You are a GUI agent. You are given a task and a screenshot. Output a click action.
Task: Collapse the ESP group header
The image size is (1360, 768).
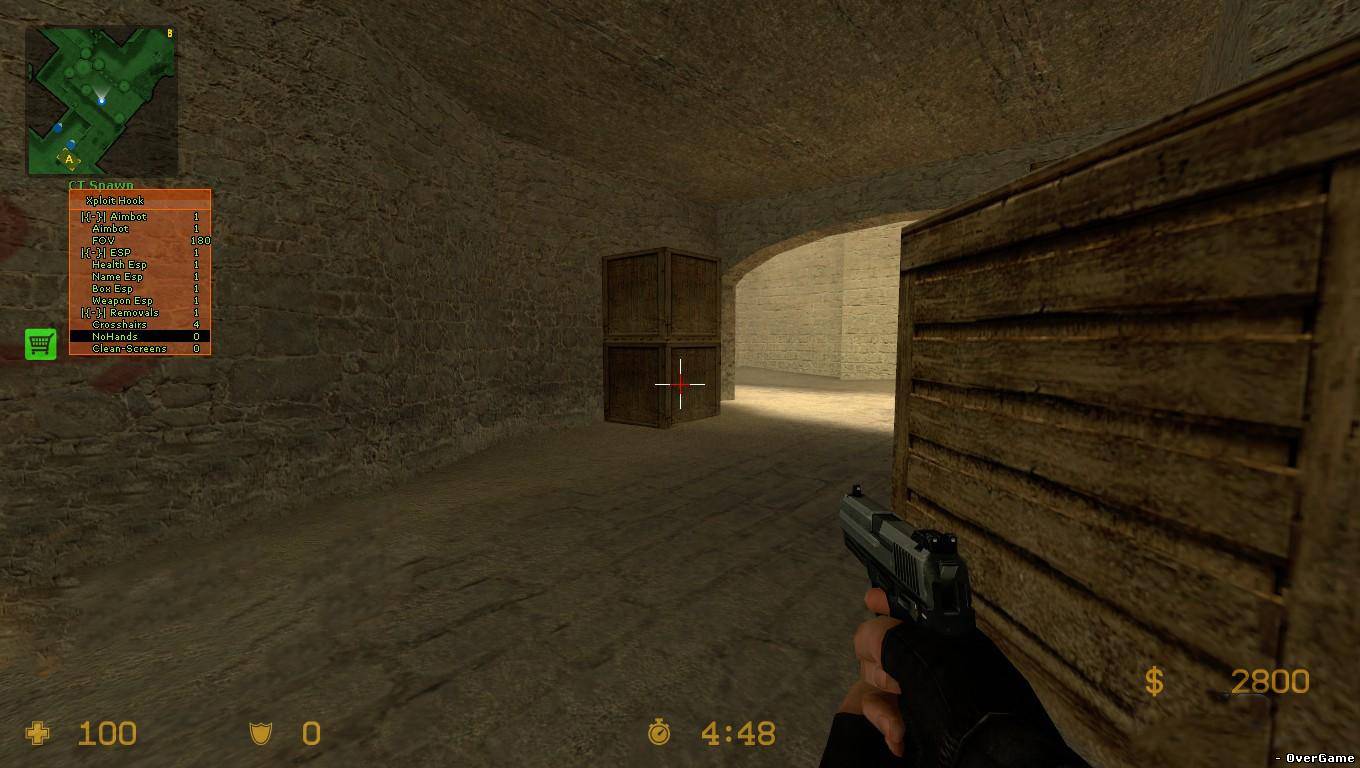(106, 253)
